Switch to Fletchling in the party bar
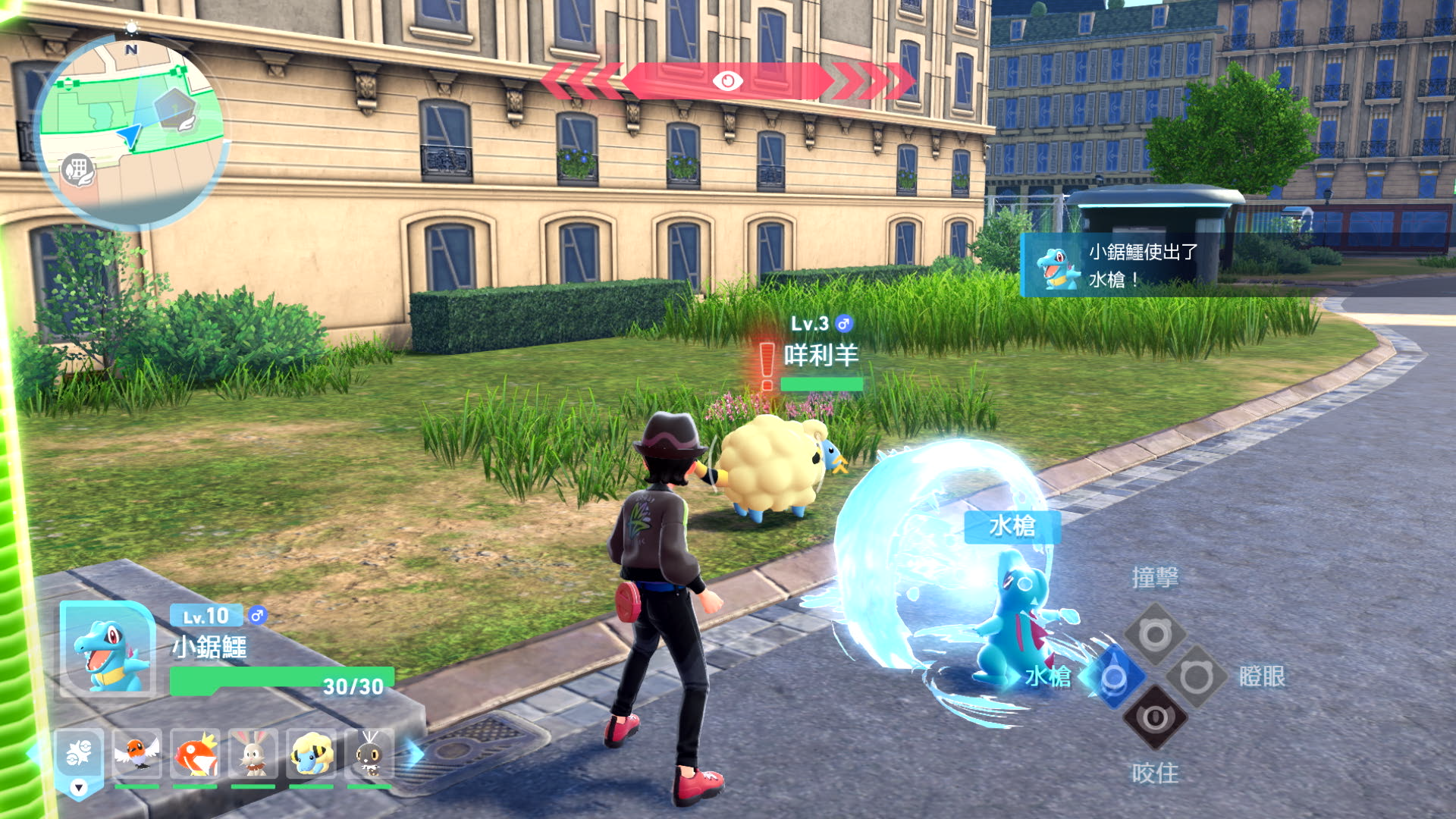 (137, 753)
